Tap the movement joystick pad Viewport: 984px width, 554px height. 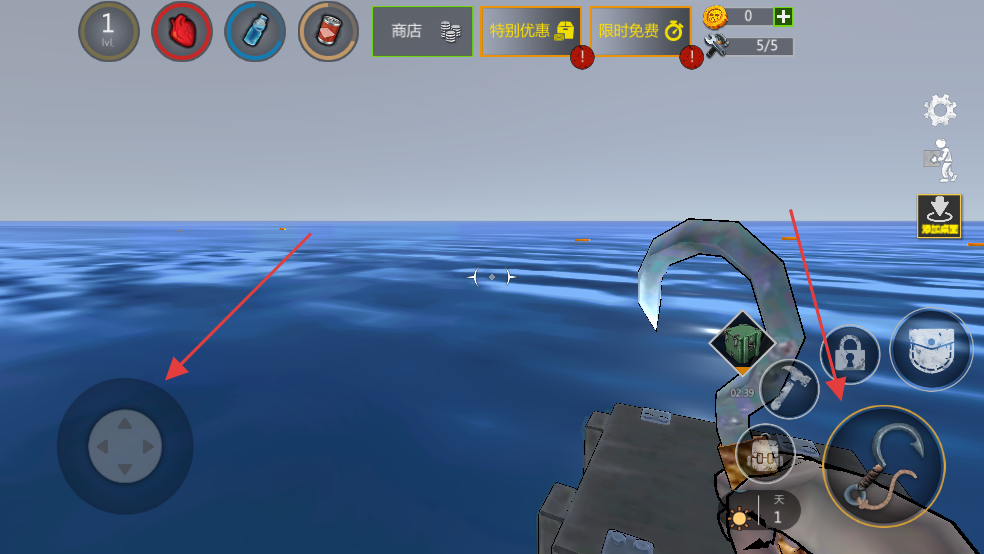[125, 446]
